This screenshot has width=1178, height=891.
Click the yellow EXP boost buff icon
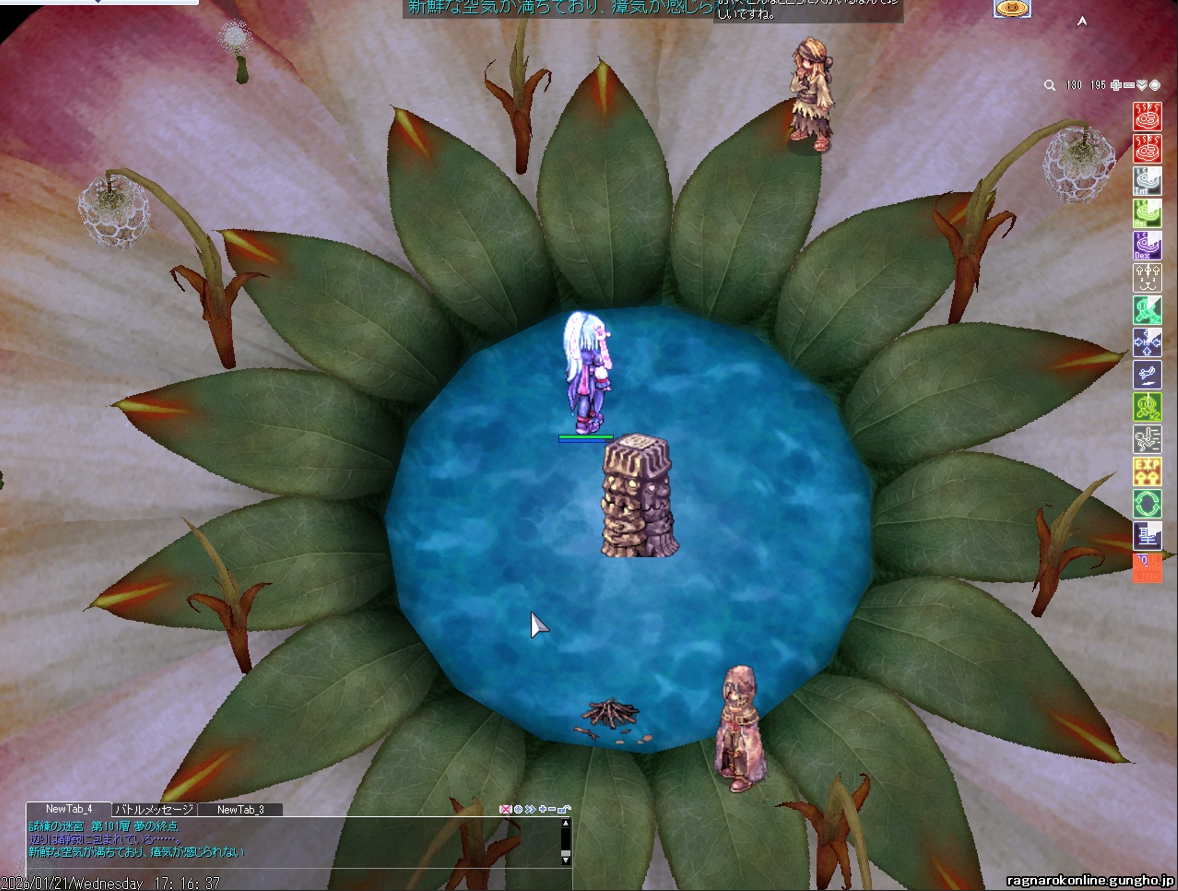[1147, 471]
